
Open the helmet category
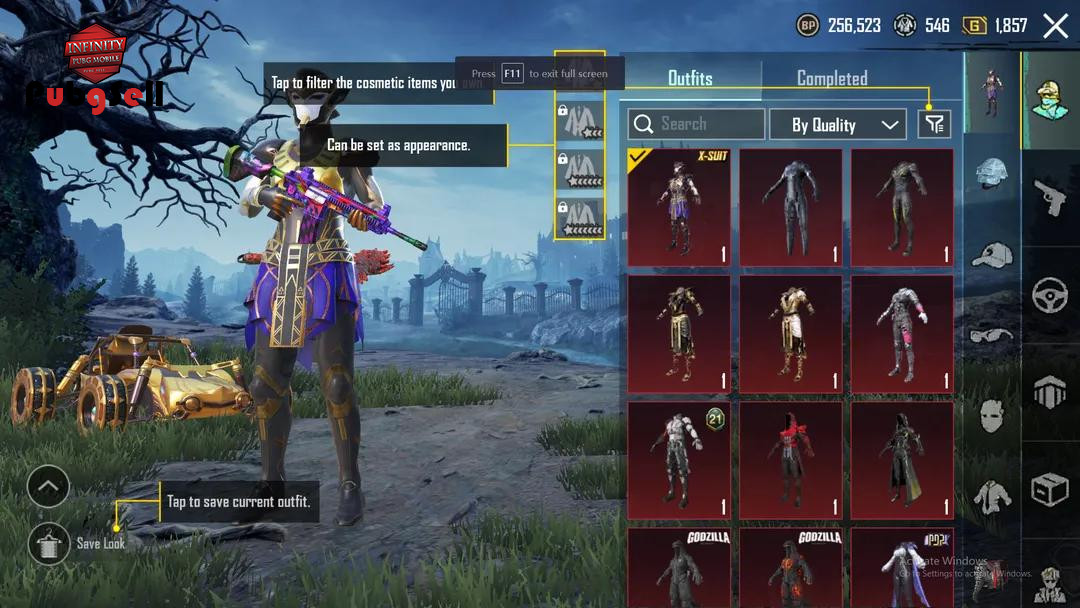(992, 174)
